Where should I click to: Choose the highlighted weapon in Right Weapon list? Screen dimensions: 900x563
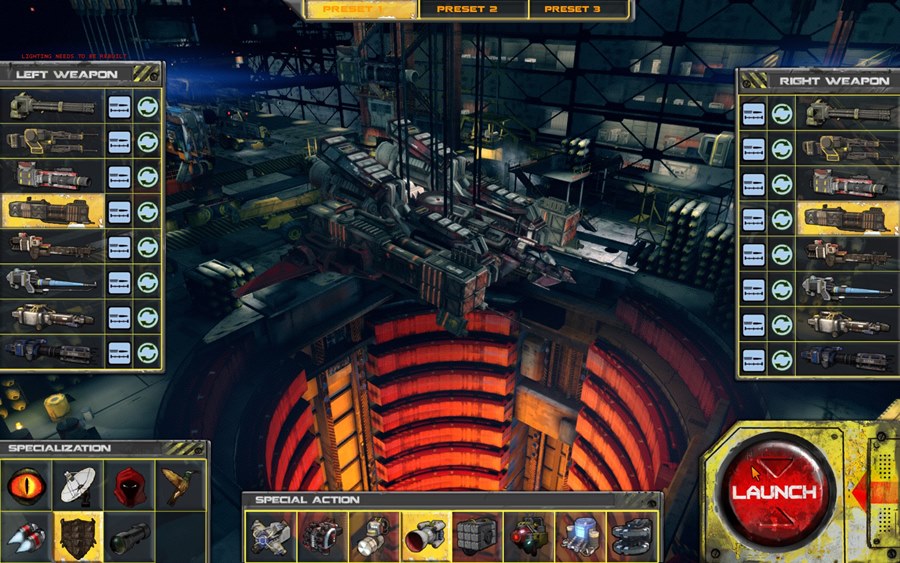click(845, 218)
